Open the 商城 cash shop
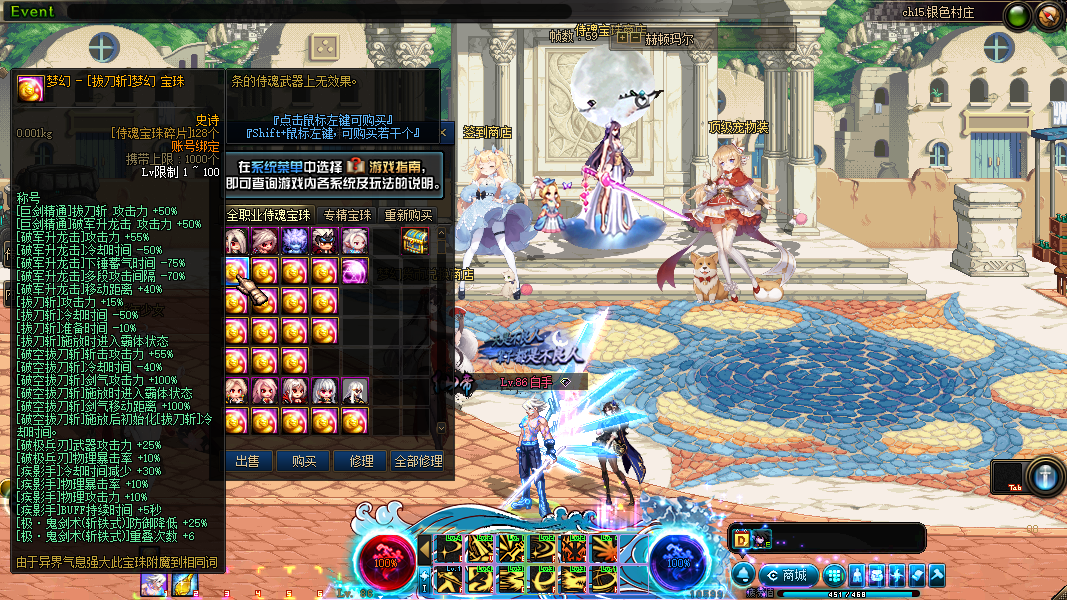Image resolution: width=1067 pixels, height=600 pixels. coord(788,575)
